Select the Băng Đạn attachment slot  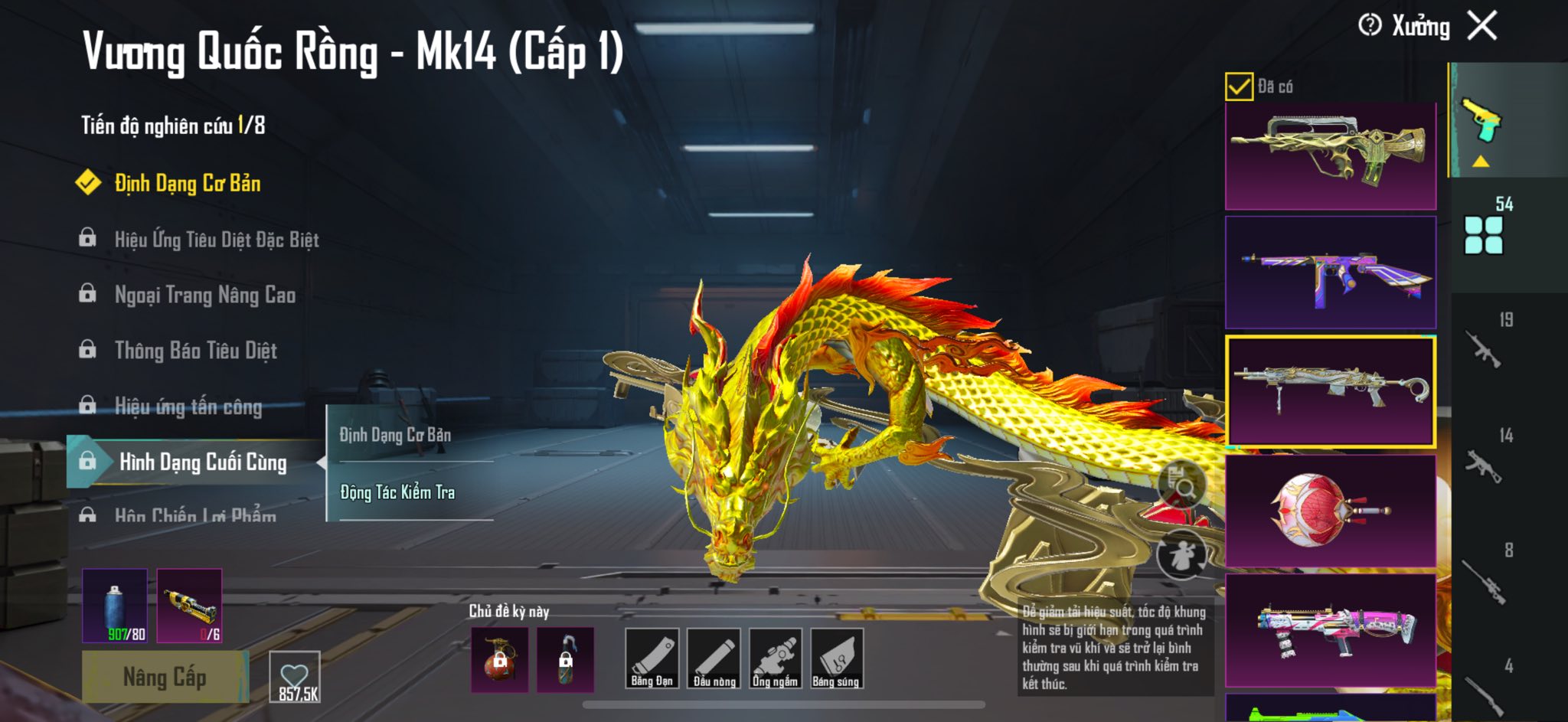[x=652, y=658]
